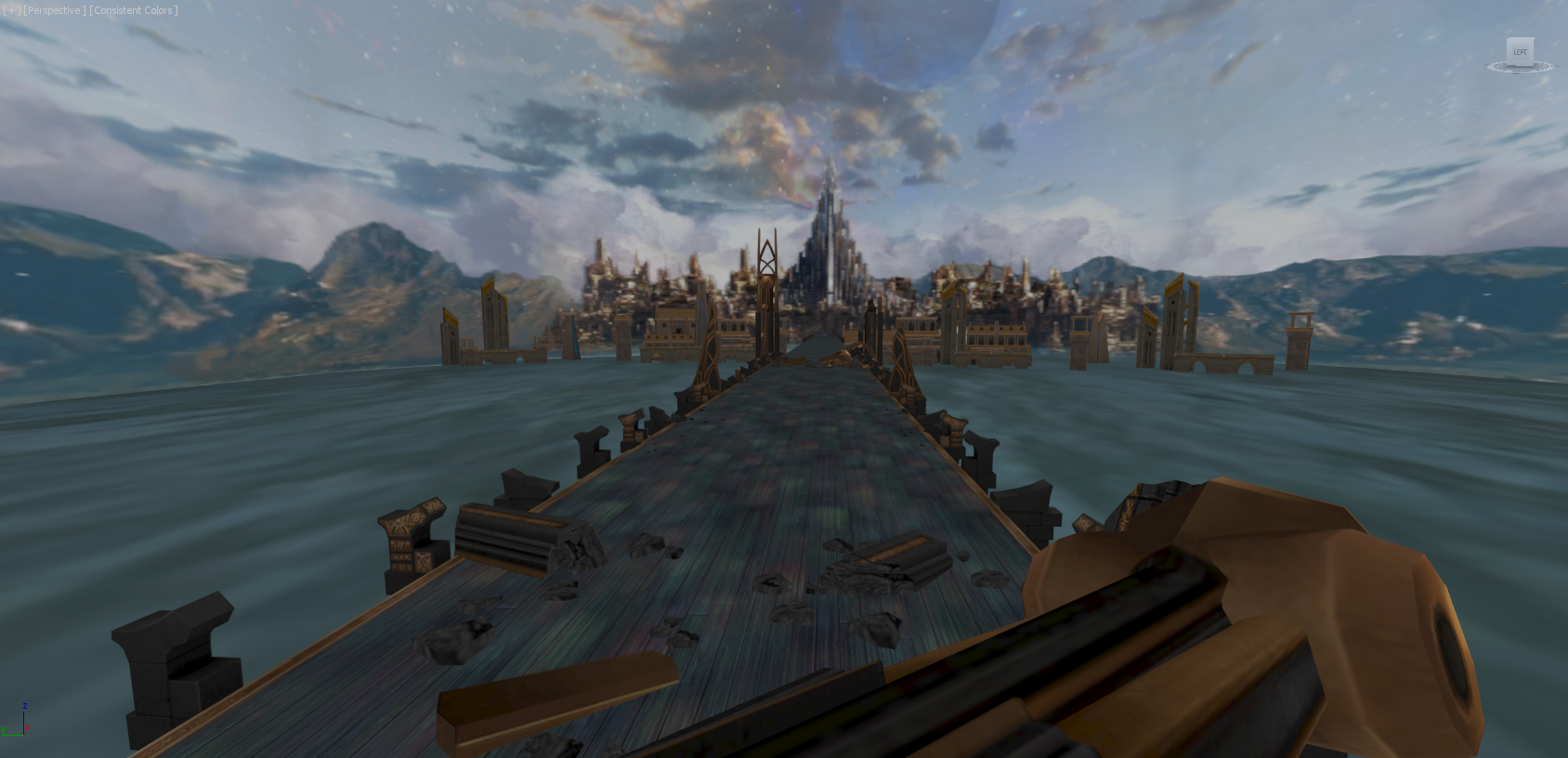Open the Perspective point-of-view label menu
Image resolution: width=1568 pixels, height=758 pixels.
[x=52, y=10]
